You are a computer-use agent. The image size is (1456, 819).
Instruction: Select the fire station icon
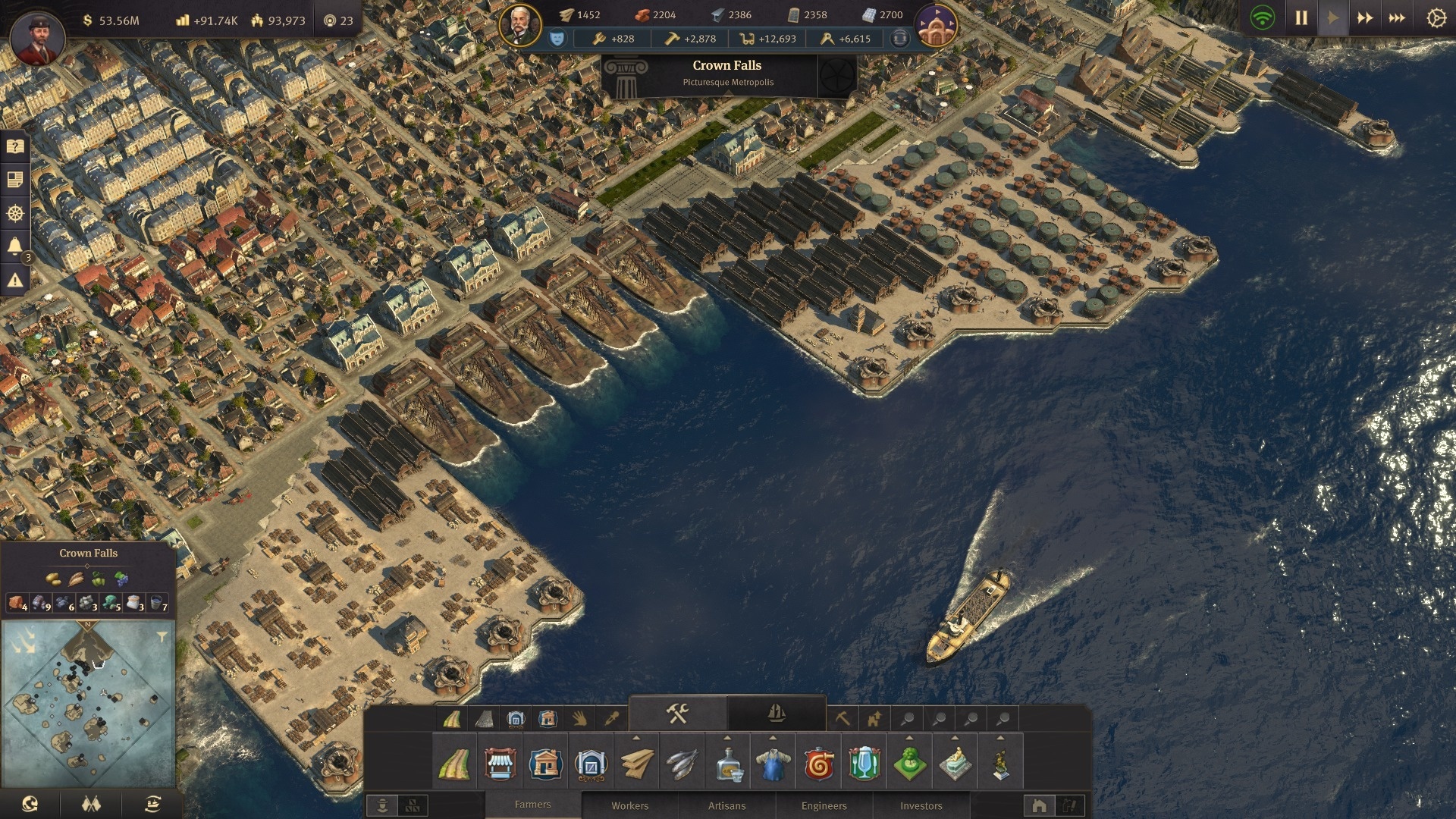pyautogui.click(x=818, y=763)
